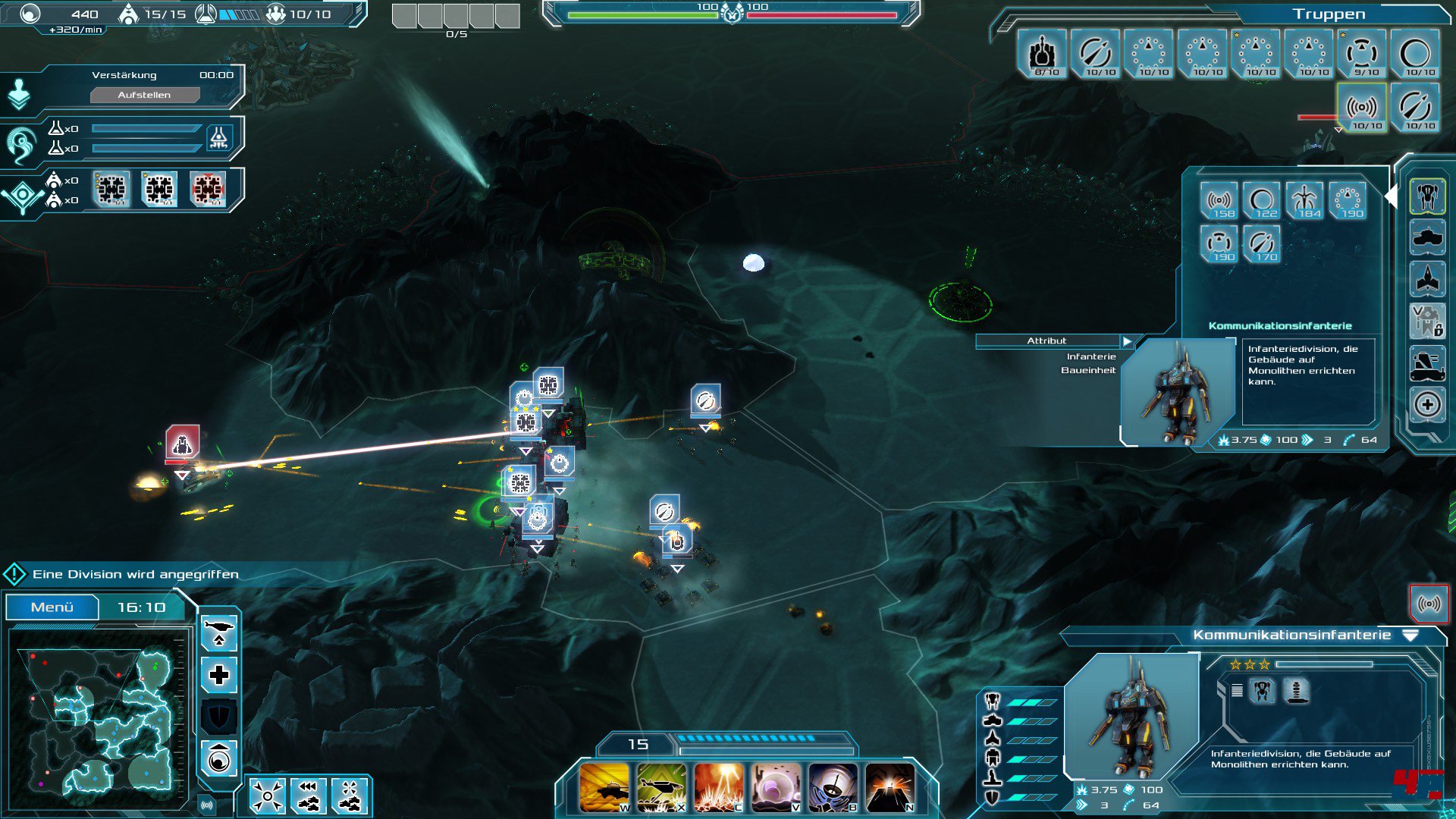The image size is (1456, 819).
Task: Open the circled plus support category
Action: (x=1427, y=404)
